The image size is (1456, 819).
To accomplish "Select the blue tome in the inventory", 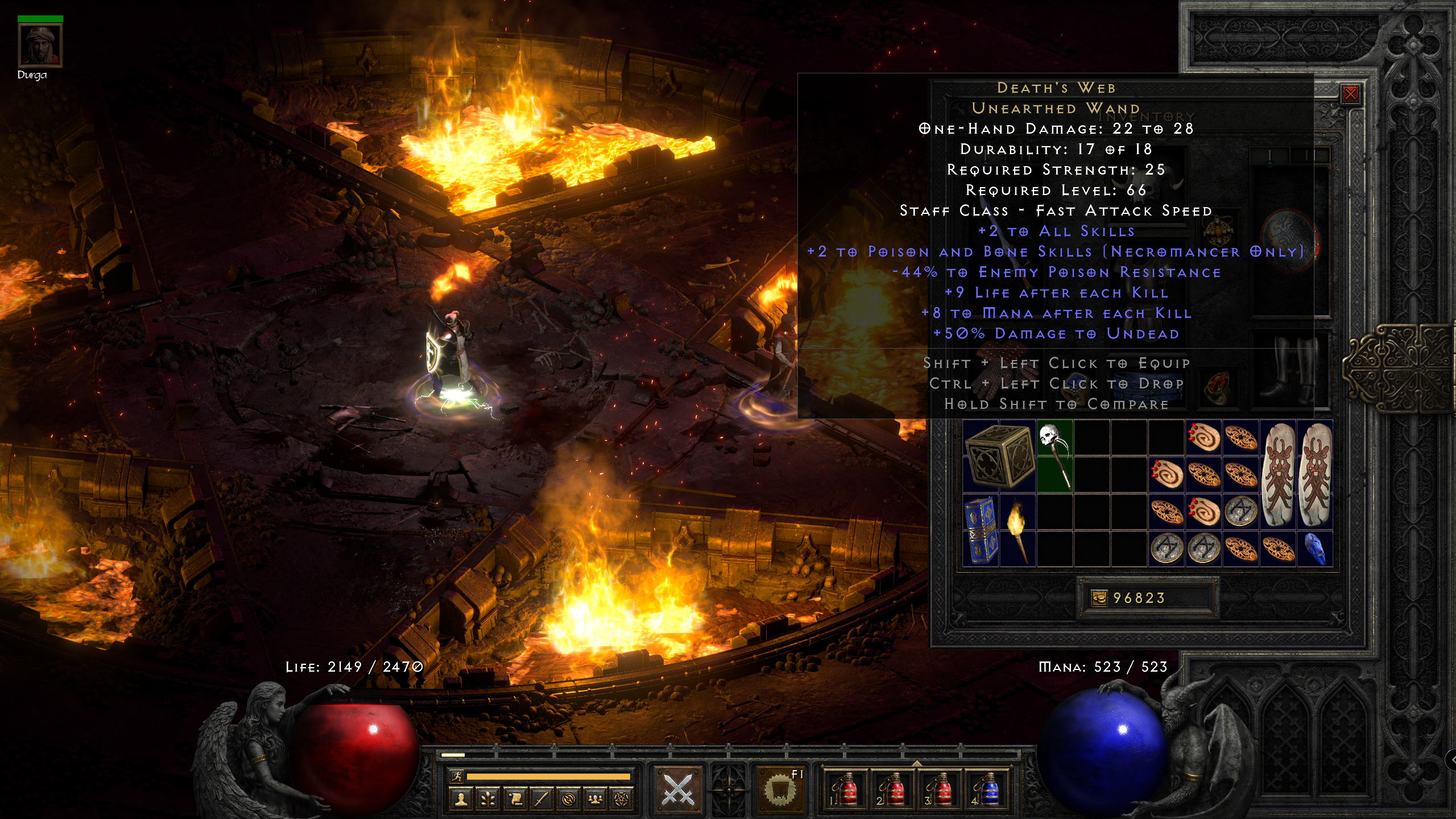I will [981, 530].
